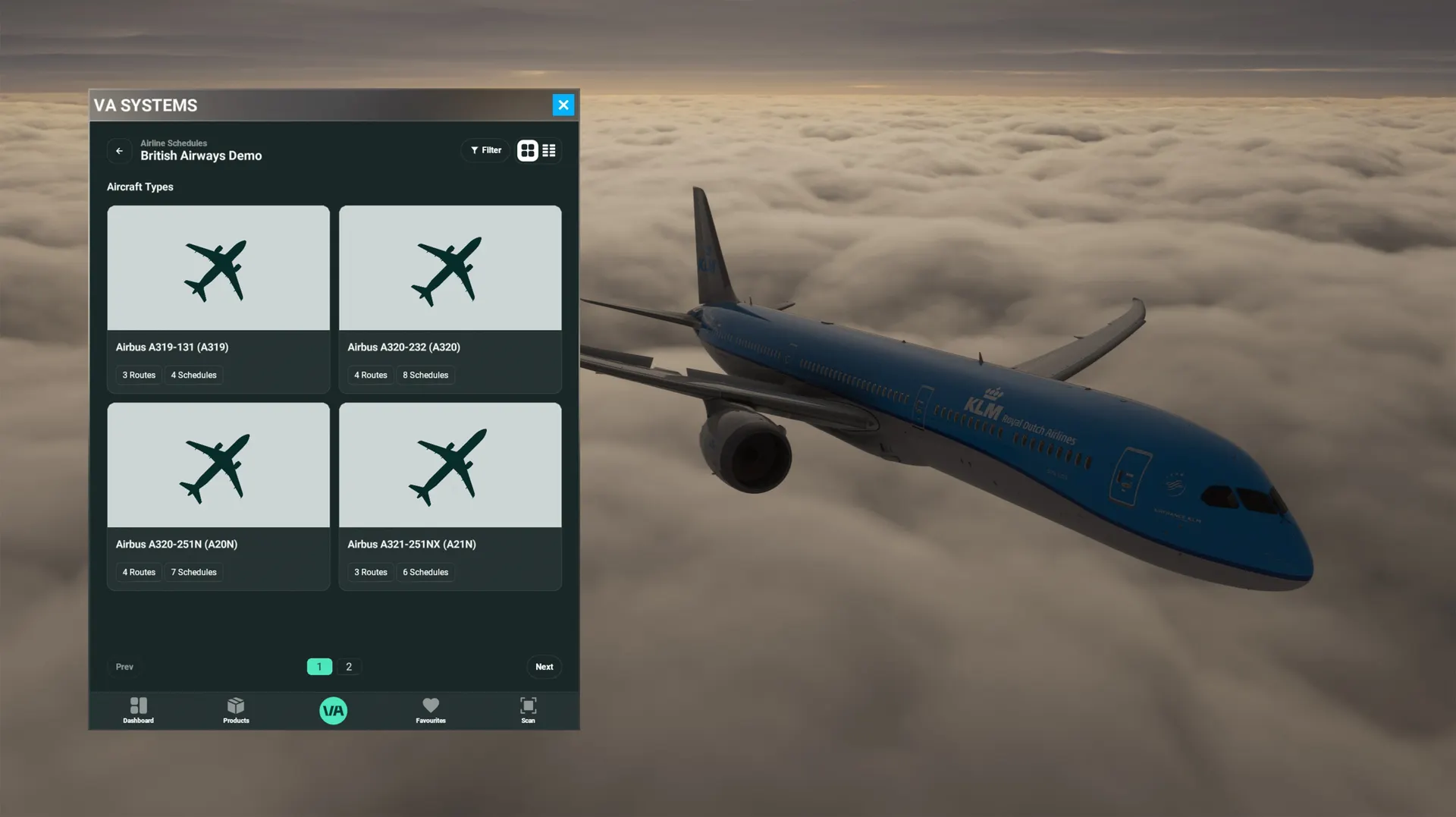Click the Prev page button
The width and height of the screenshot is (1456, 817).
[x=124, y=667]
